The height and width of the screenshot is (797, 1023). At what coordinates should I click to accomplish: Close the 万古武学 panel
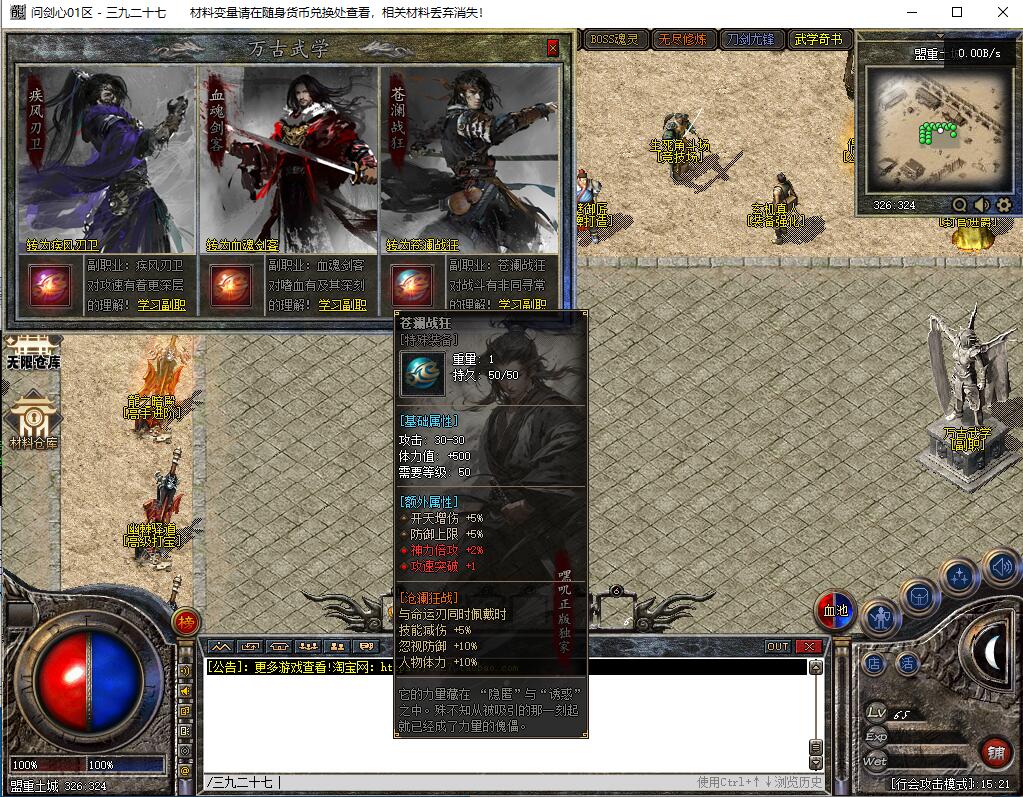click(x=553, y=48)
